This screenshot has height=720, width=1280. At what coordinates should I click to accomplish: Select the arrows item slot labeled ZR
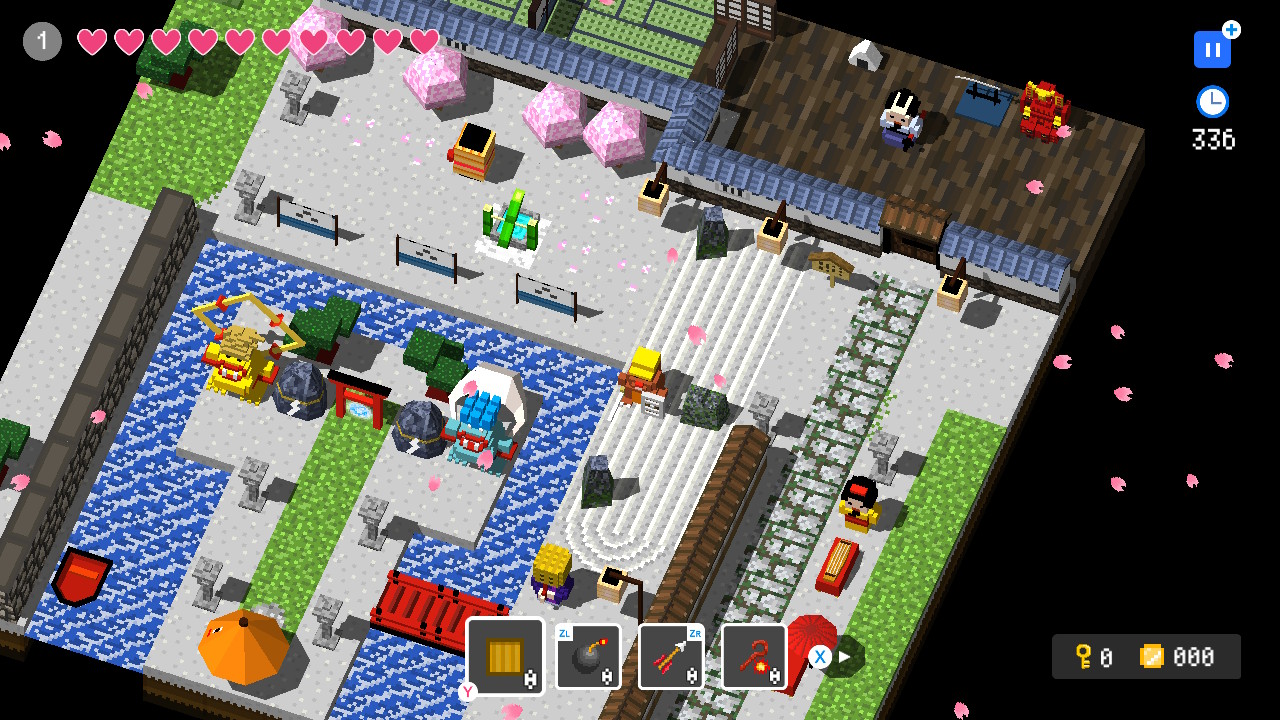pyautogui.click(x=671, y=656)
